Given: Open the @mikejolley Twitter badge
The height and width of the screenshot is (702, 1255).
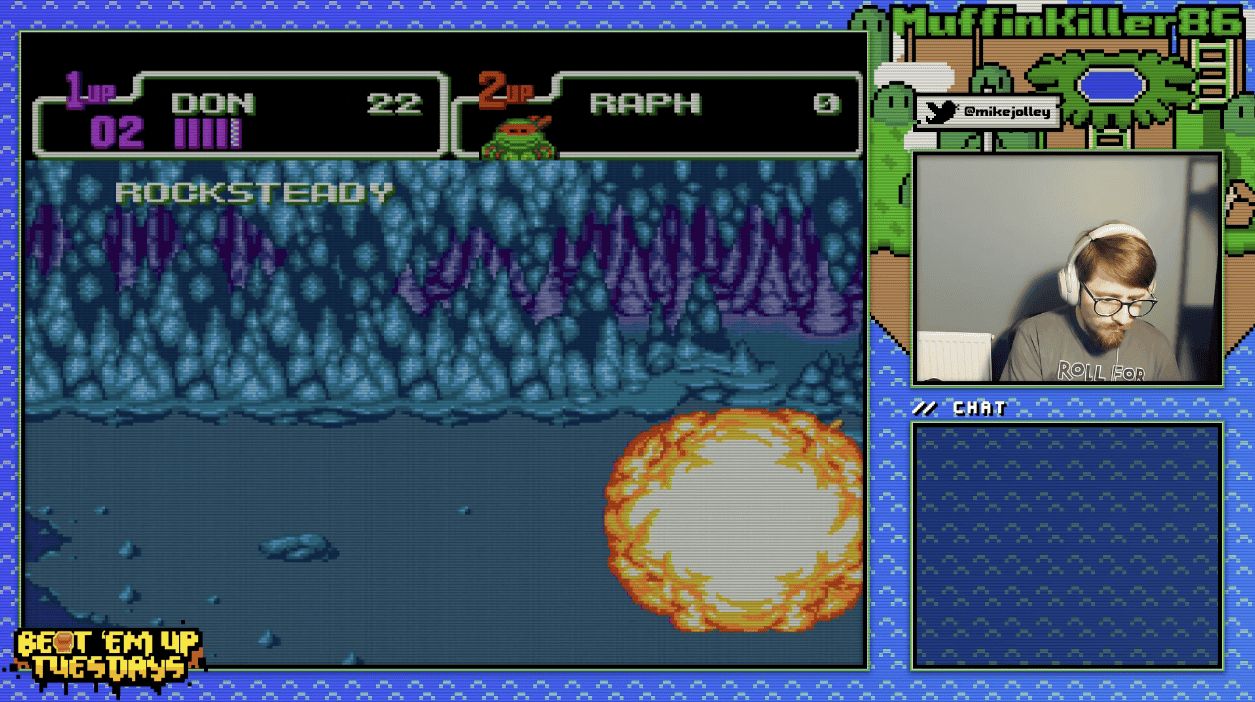Looking at the screenshot, I should 988,113.
